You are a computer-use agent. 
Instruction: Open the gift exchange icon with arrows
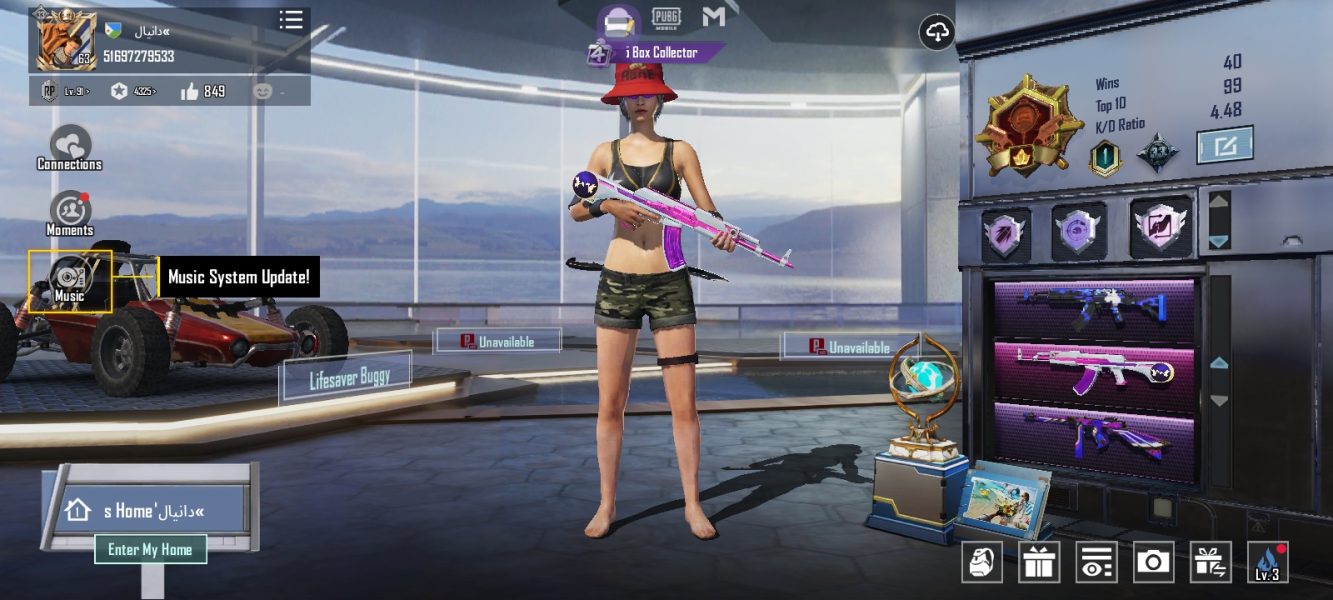pyautogui.click(x=1210, y=562)
